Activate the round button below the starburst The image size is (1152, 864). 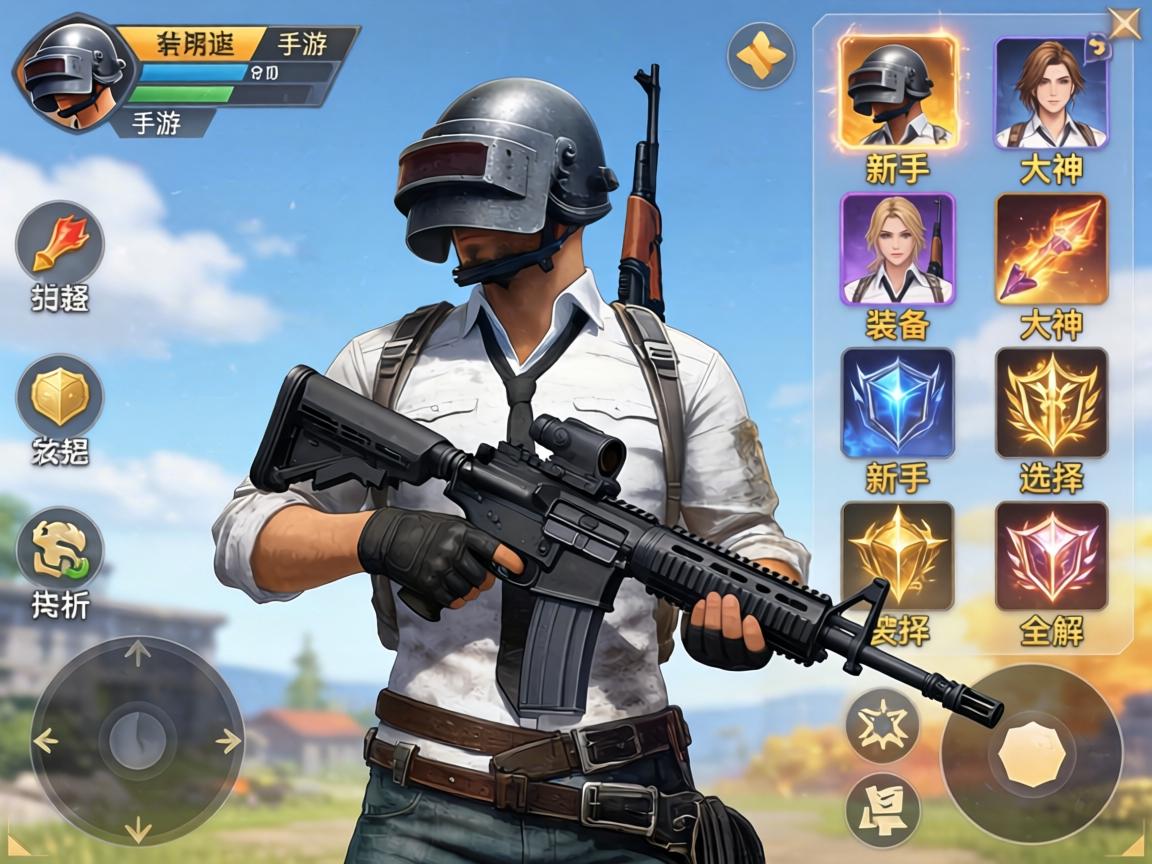[882, 810]
